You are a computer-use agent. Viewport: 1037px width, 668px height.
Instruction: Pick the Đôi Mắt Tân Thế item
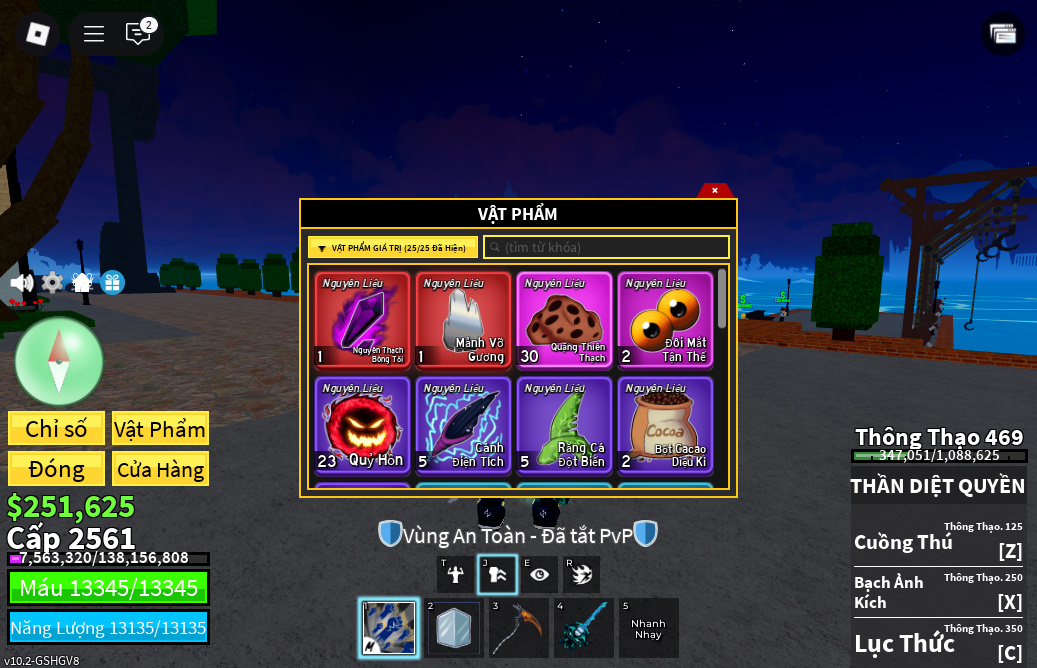pos(665,320)
